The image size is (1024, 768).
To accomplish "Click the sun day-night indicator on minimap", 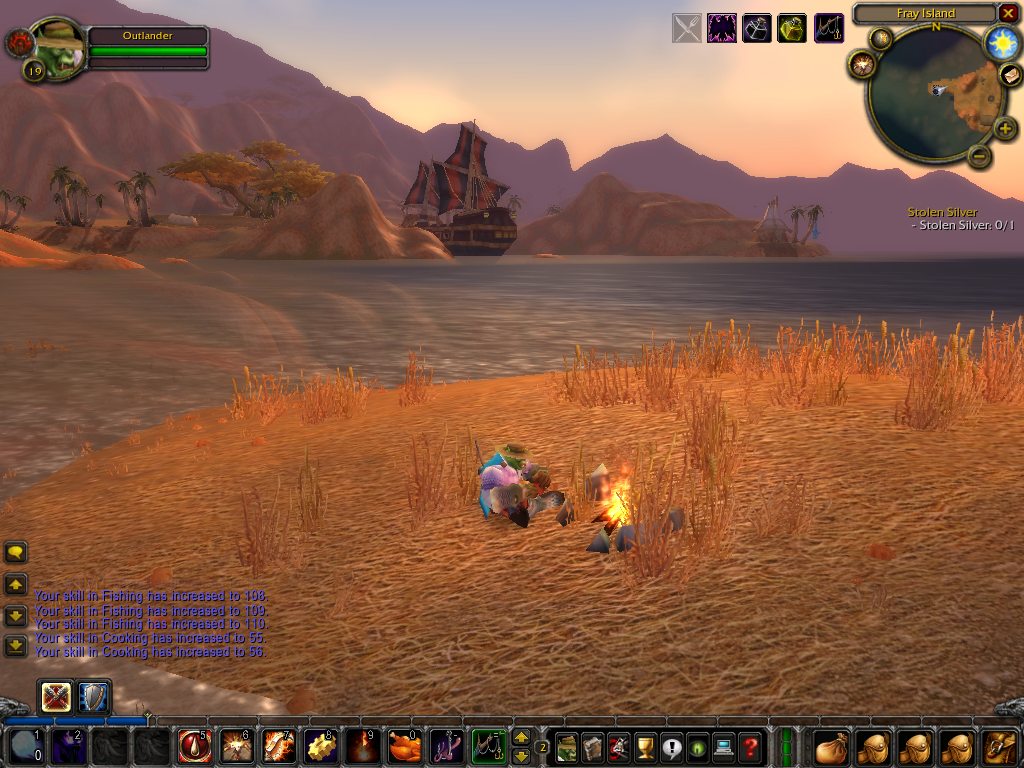I will point(1001,42).
